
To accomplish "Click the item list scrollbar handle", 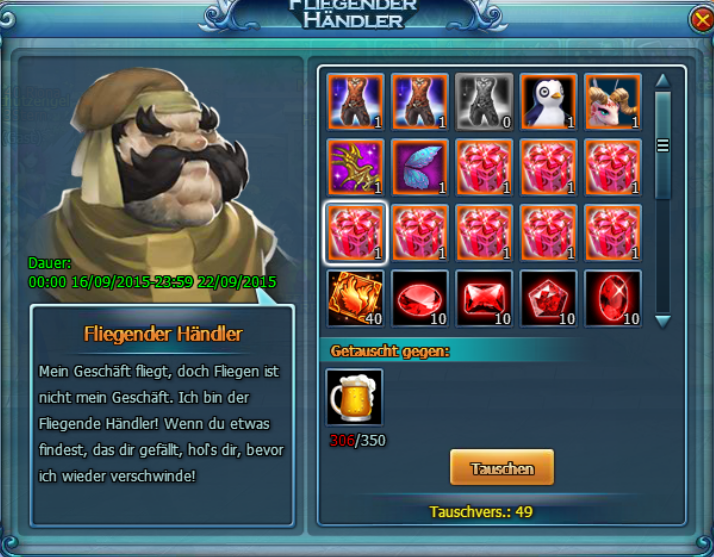I will [661, 145].
